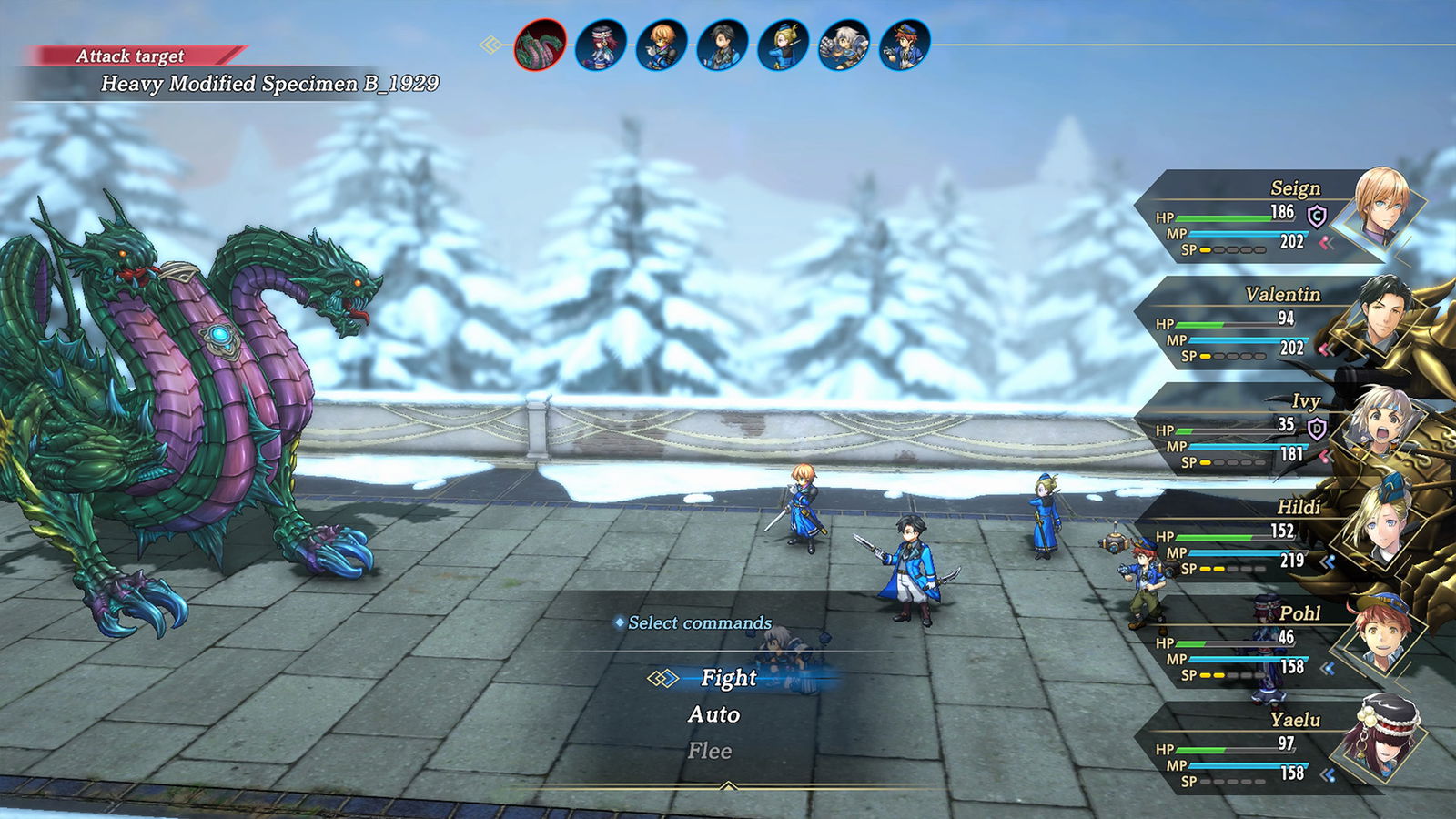The height and width of the screenshot is (819, 1456).
Task: Click blonde Hildi's turn-order portrait
Action: [x=784, y=45]
